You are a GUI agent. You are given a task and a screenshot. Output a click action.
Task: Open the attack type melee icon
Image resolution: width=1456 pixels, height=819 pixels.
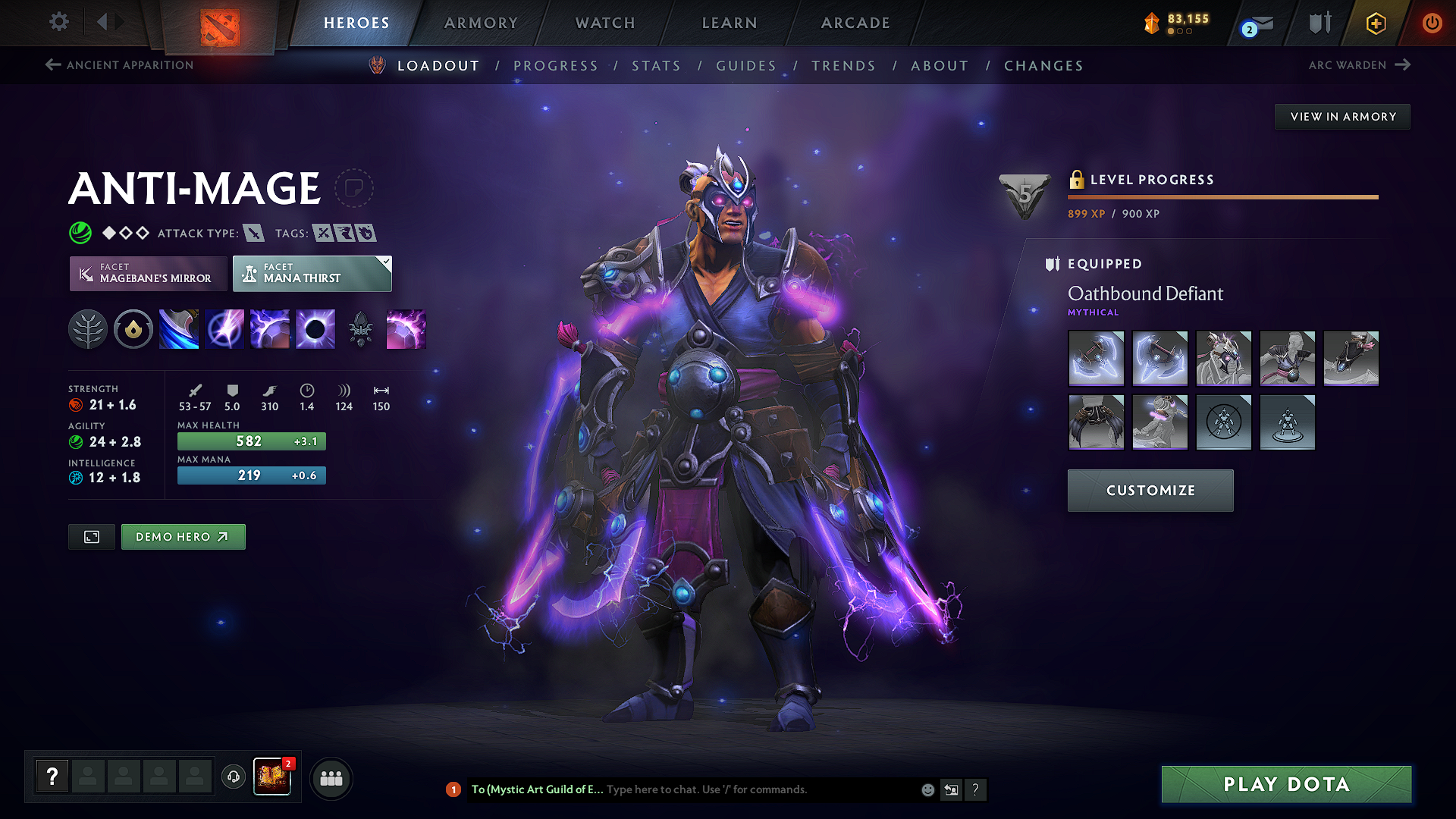[x=256, y=233]
